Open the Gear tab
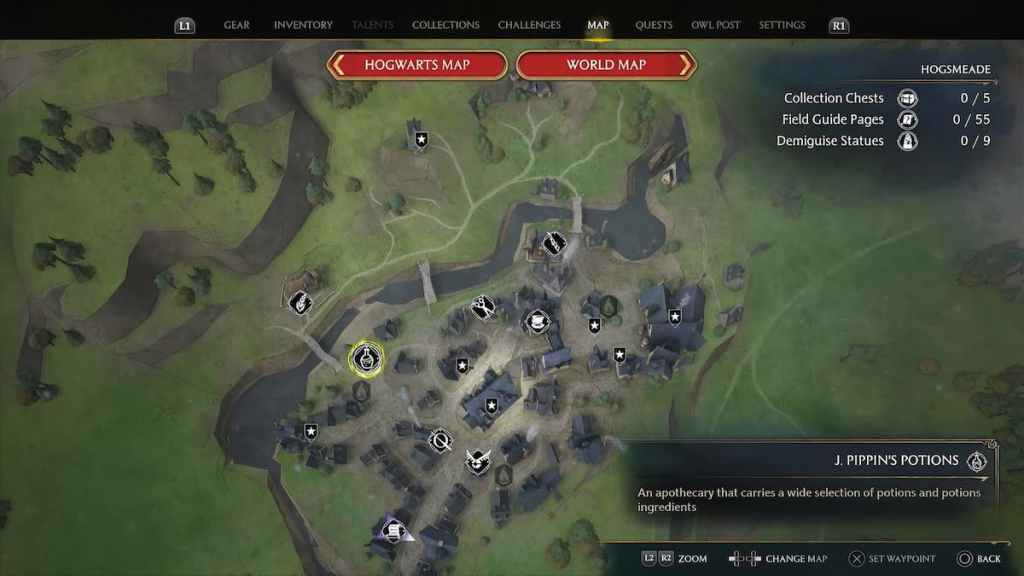This screenshot has height=576, width=1024. pos(237,25)
